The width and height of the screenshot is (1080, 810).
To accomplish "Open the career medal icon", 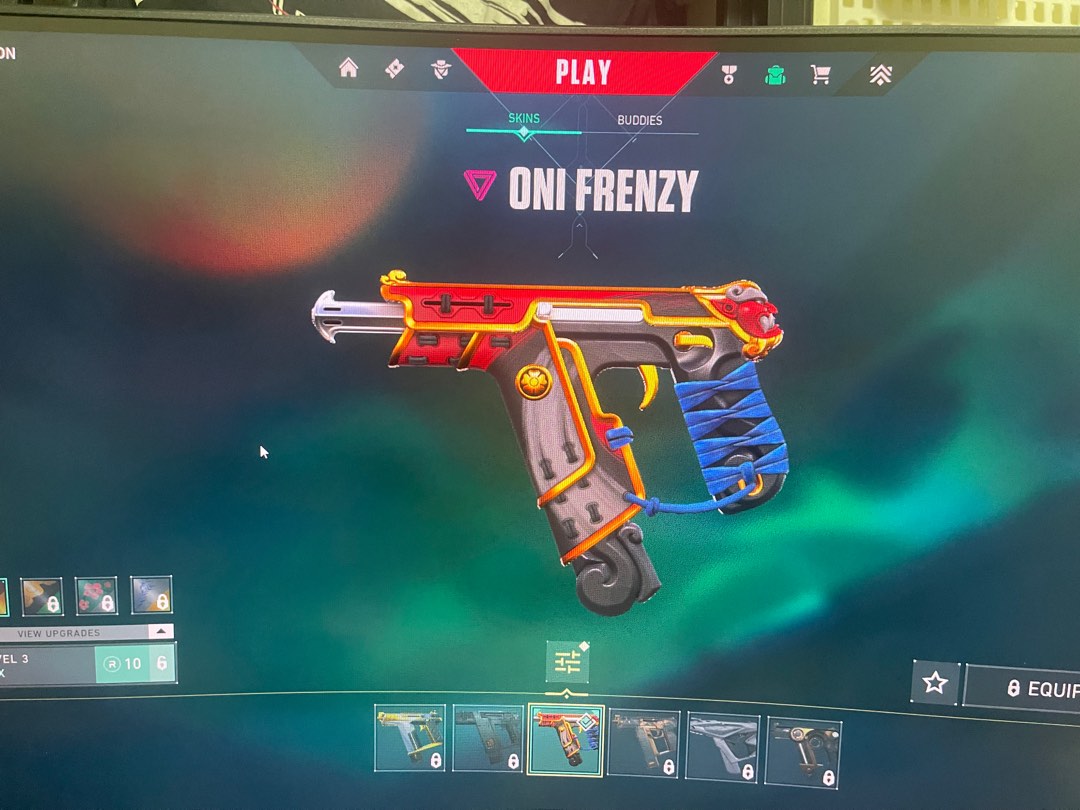I will [728, 74].
